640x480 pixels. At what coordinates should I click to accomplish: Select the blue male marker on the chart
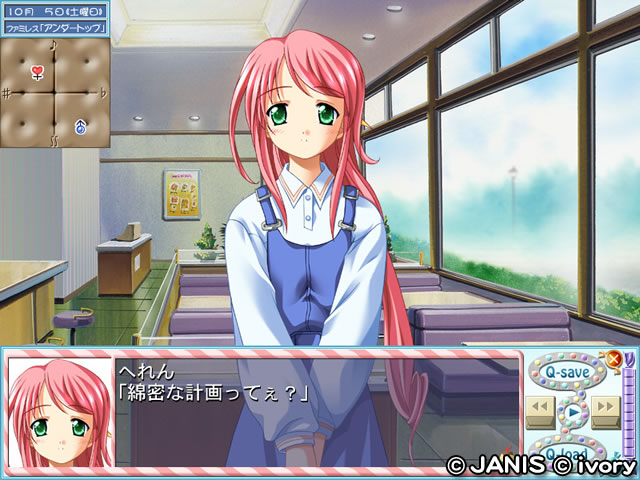click(80, 126)
